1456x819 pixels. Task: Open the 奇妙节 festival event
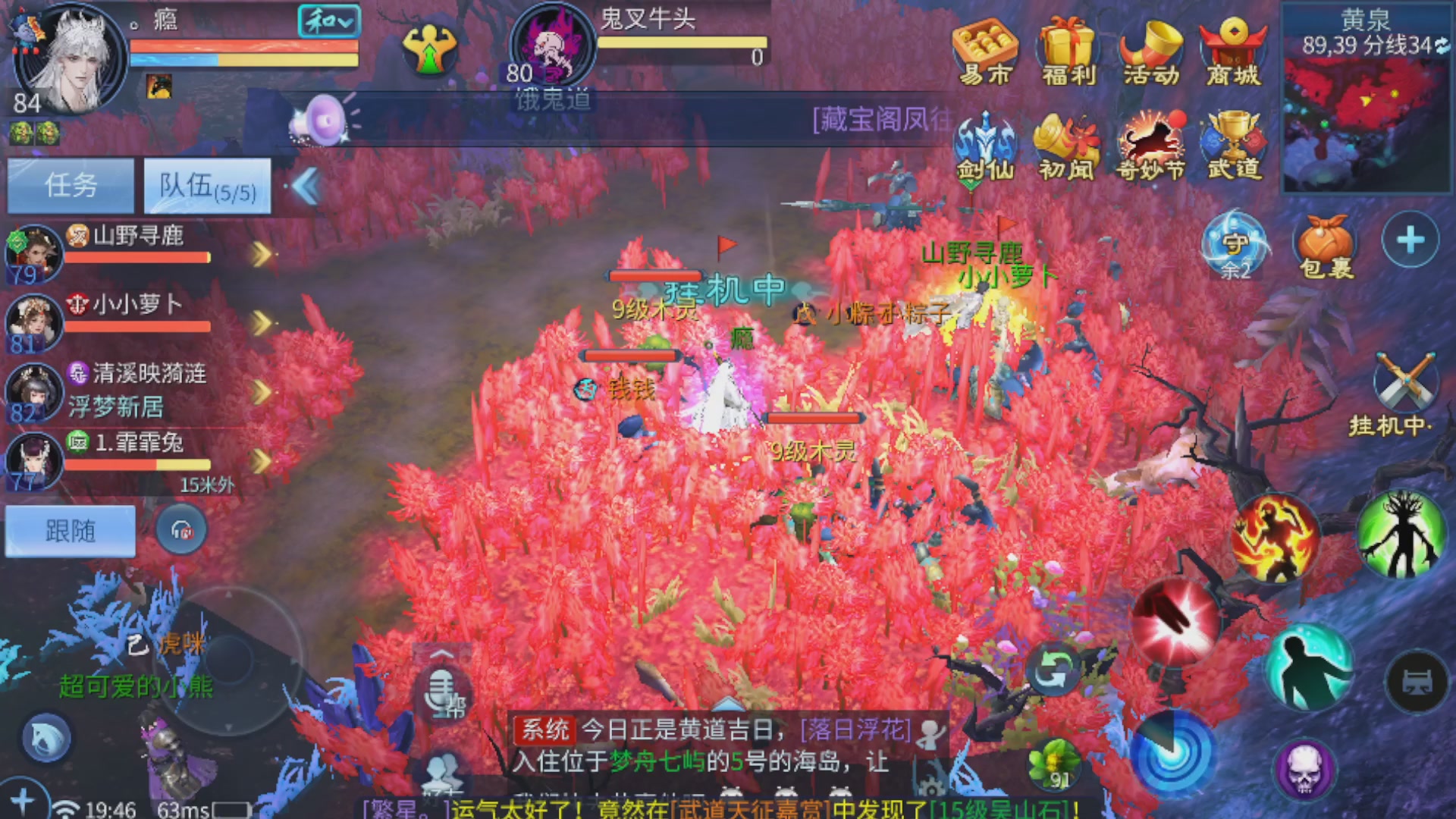pyautogui.click(x=1150, y=144)
